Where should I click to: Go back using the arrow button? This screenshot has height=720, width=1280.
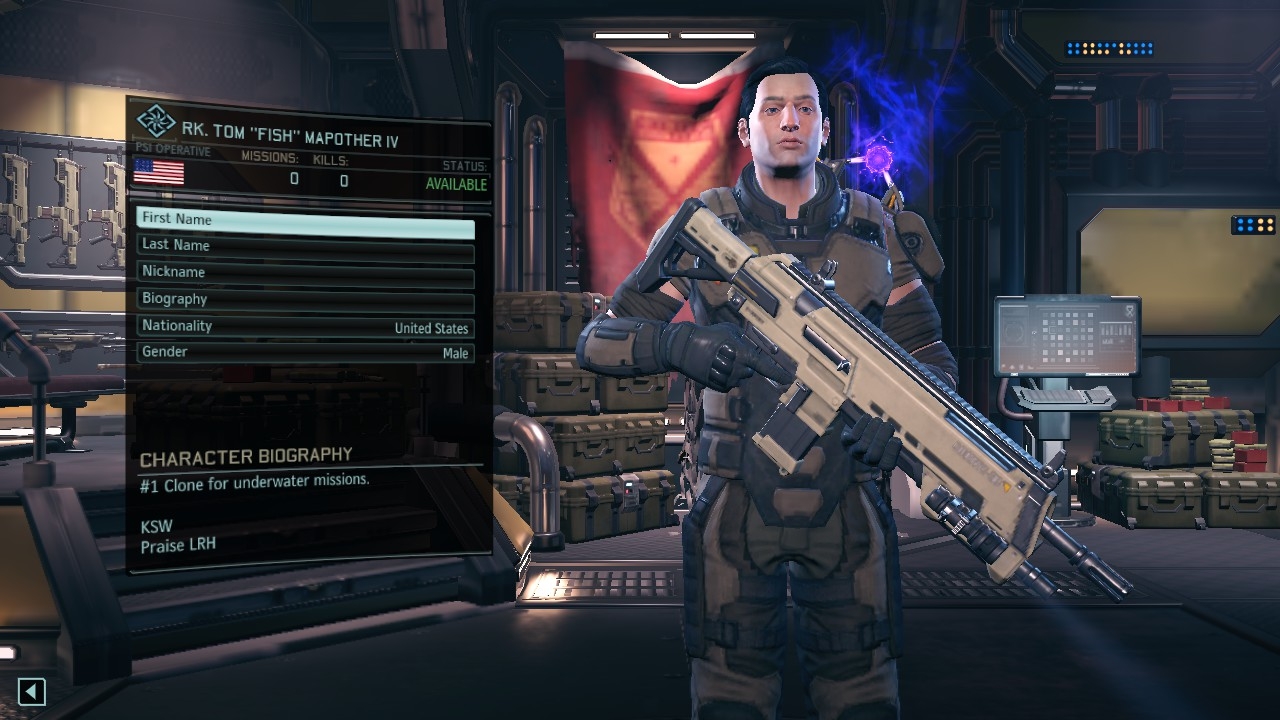32,691
